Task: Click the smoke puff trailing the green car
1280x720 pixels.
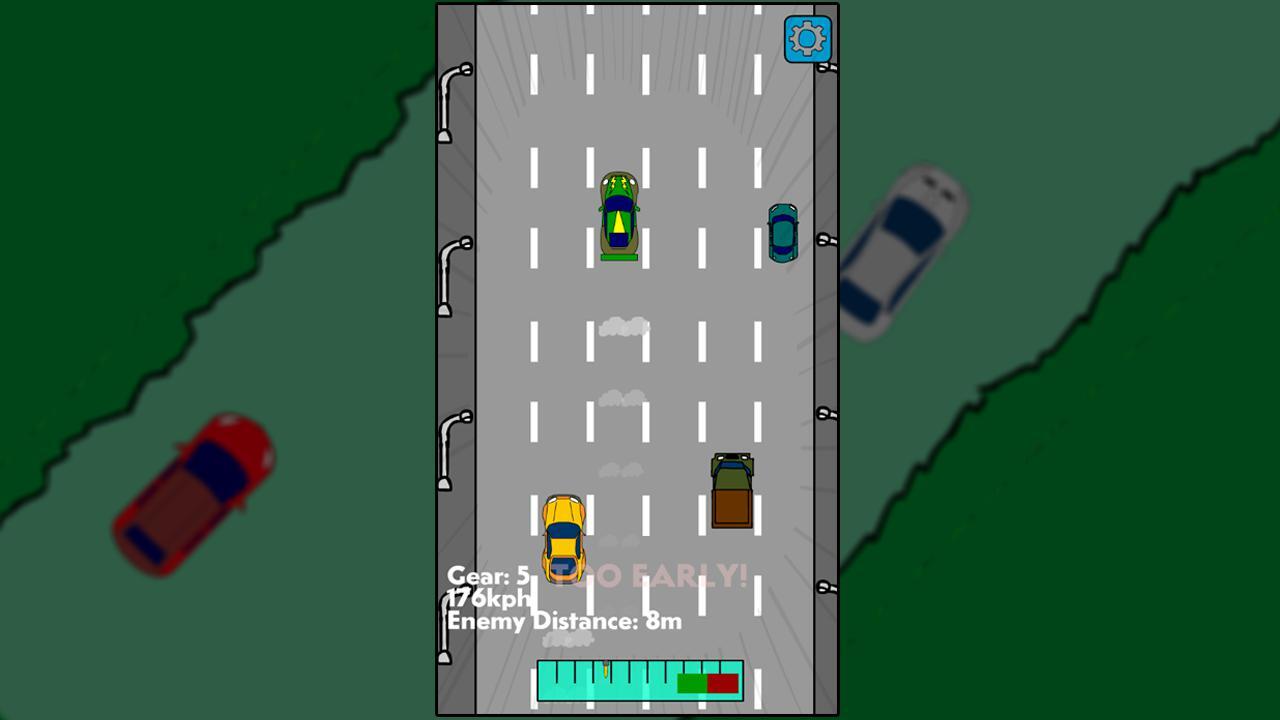Action: [x=624, y=325]
